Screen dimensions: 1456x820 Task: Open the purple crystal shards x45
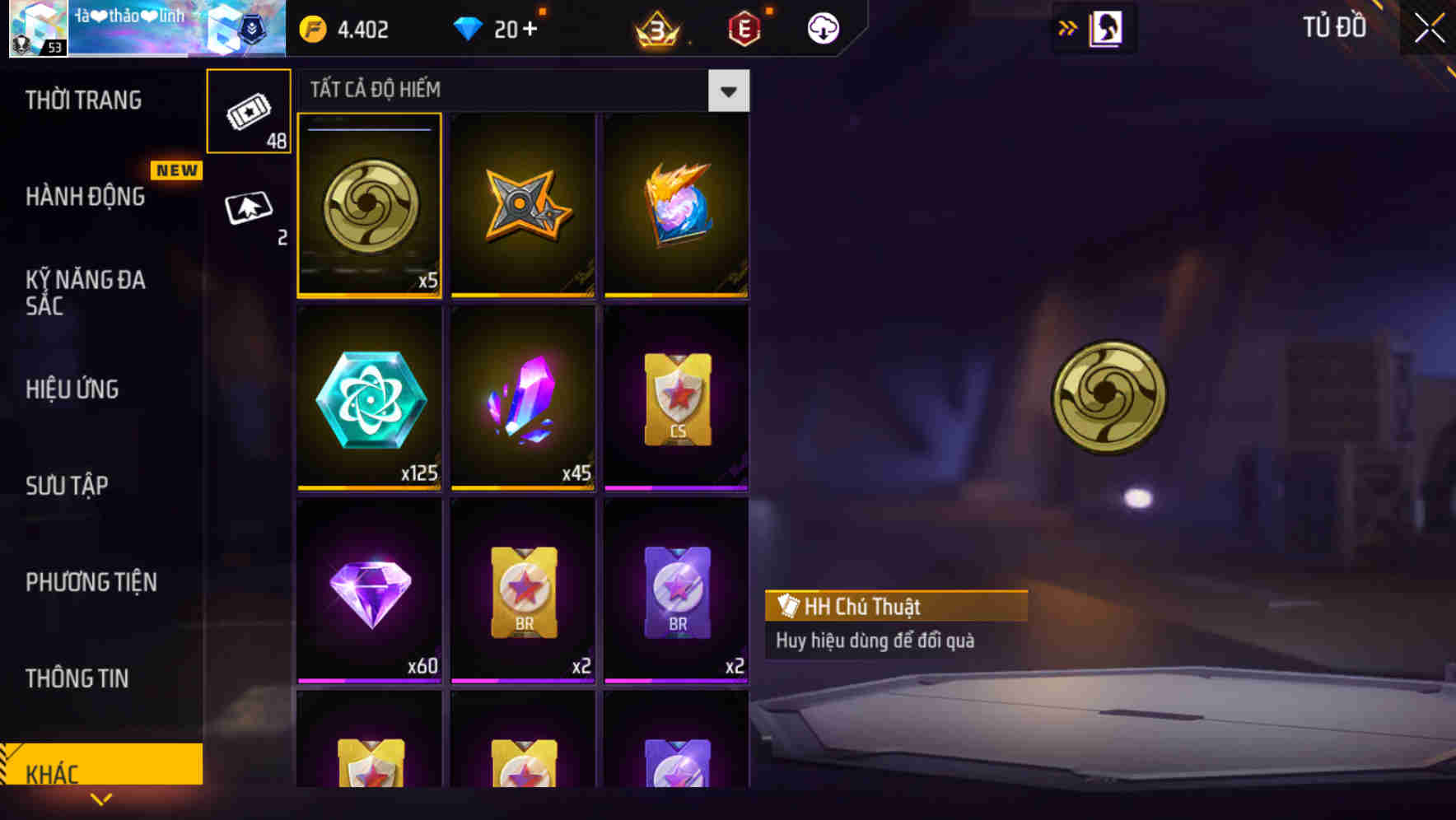tap(523, 399)
